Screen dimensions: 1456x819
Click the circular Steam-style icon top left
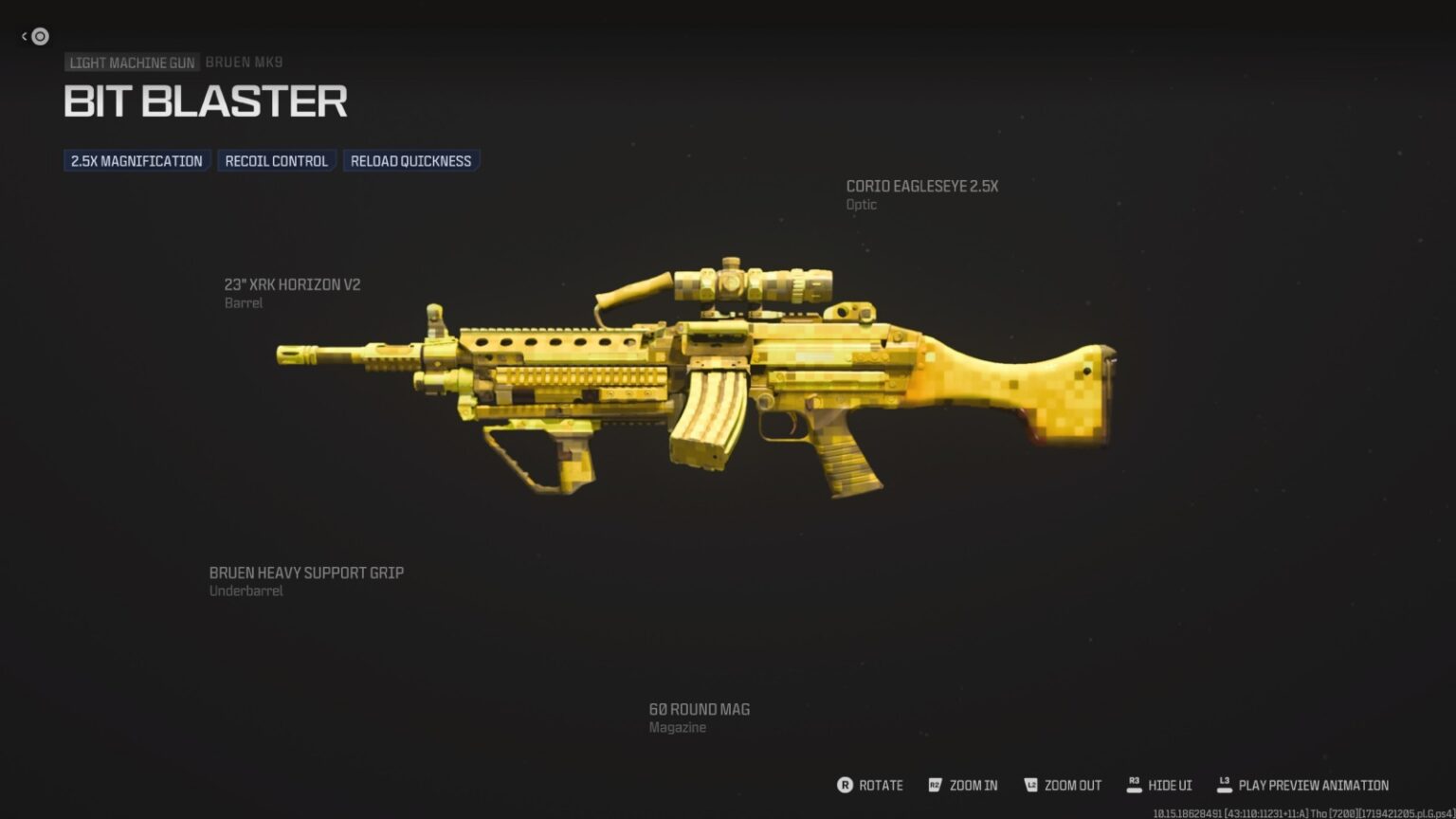(x=39, y=36)
